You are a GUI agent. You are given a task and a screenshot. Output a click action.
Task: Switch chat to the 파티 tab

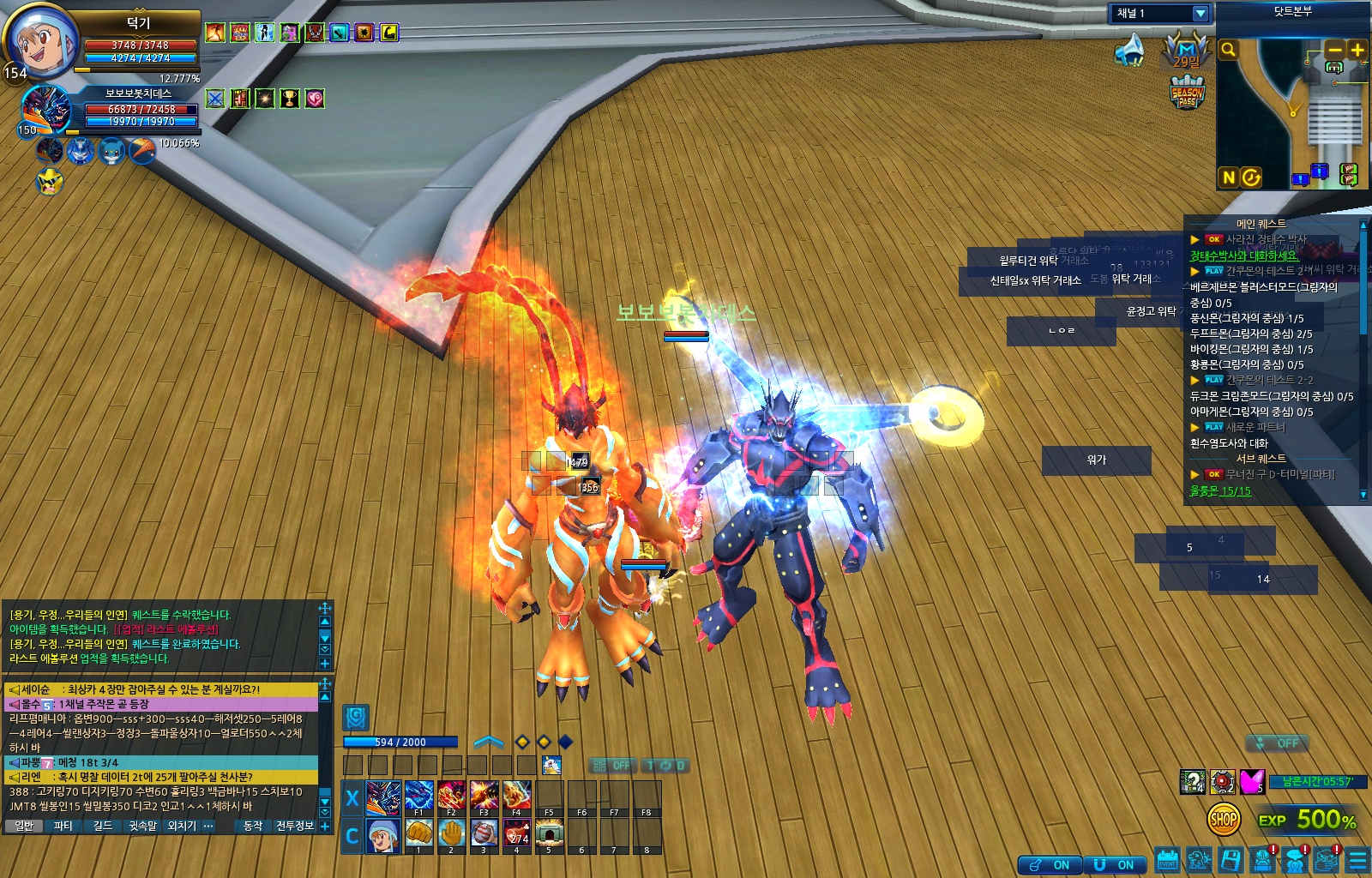(63, 826)
